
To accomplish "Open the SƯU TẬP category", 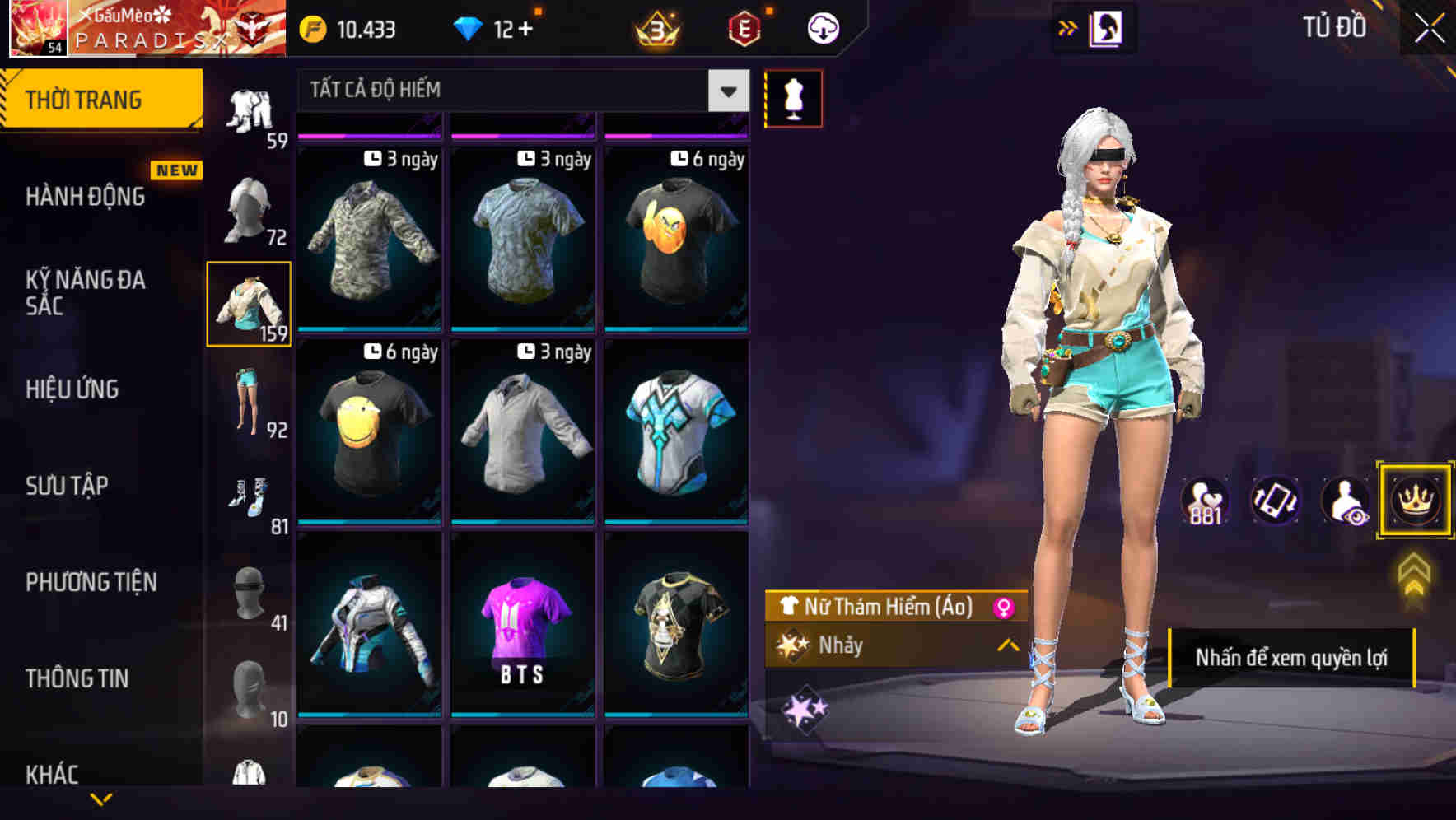I will pyautogui.click(x=69, y=486).
